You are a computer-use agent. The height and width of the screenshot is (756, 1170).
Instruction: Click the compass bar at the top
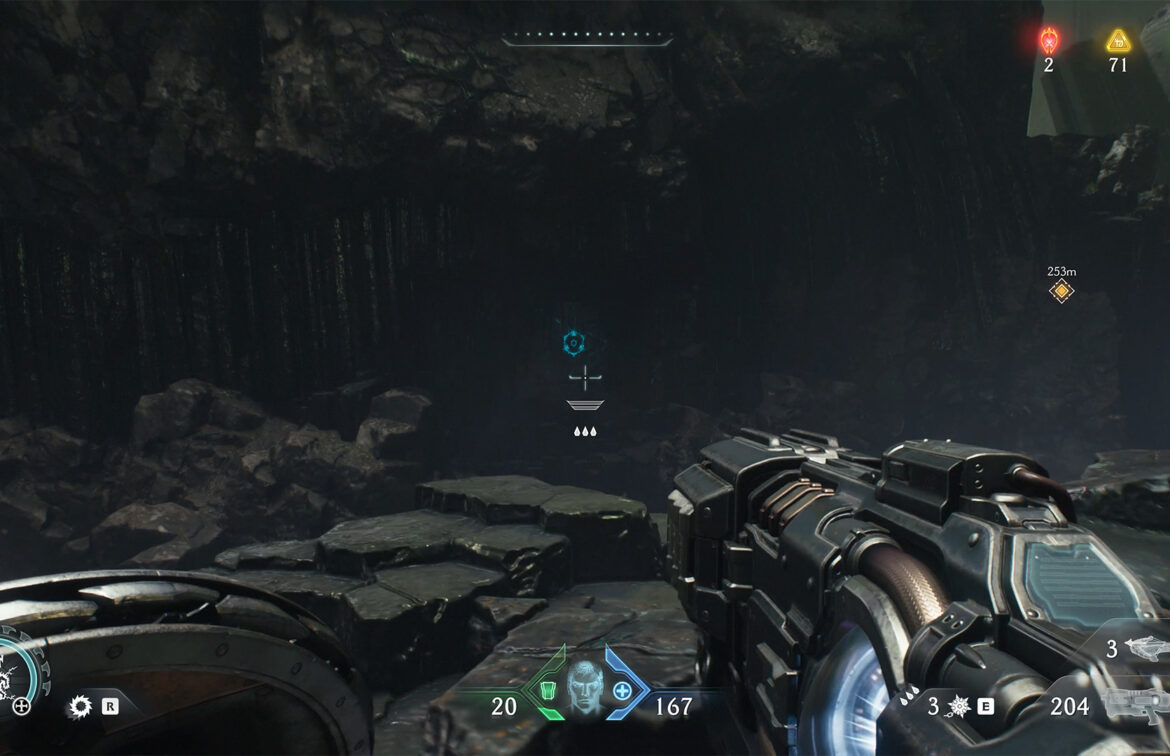[x=587, y=41]
